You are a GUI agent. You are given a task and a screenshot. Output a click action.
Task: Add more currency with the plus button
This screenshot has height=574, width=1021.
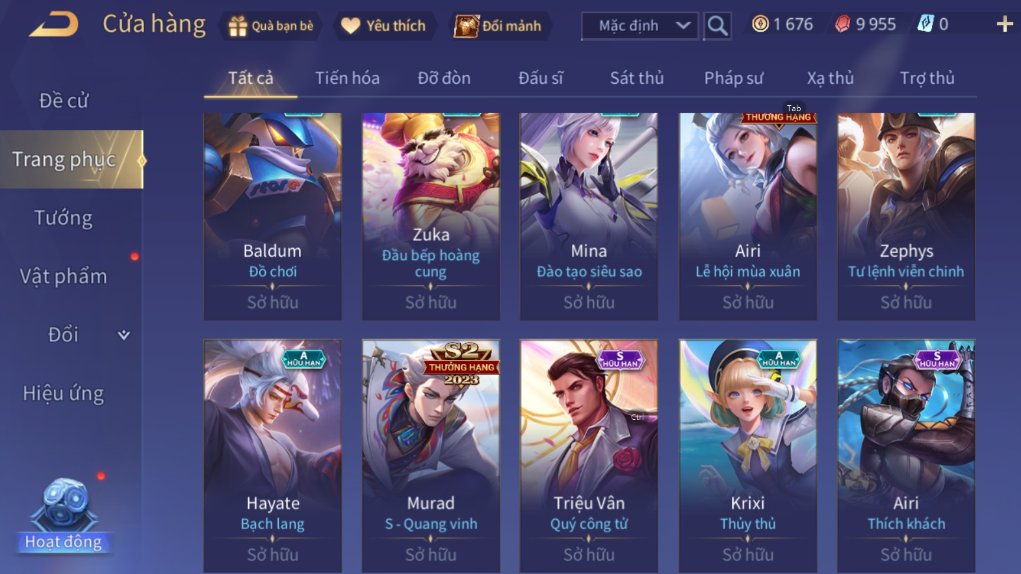point(1004,24)
